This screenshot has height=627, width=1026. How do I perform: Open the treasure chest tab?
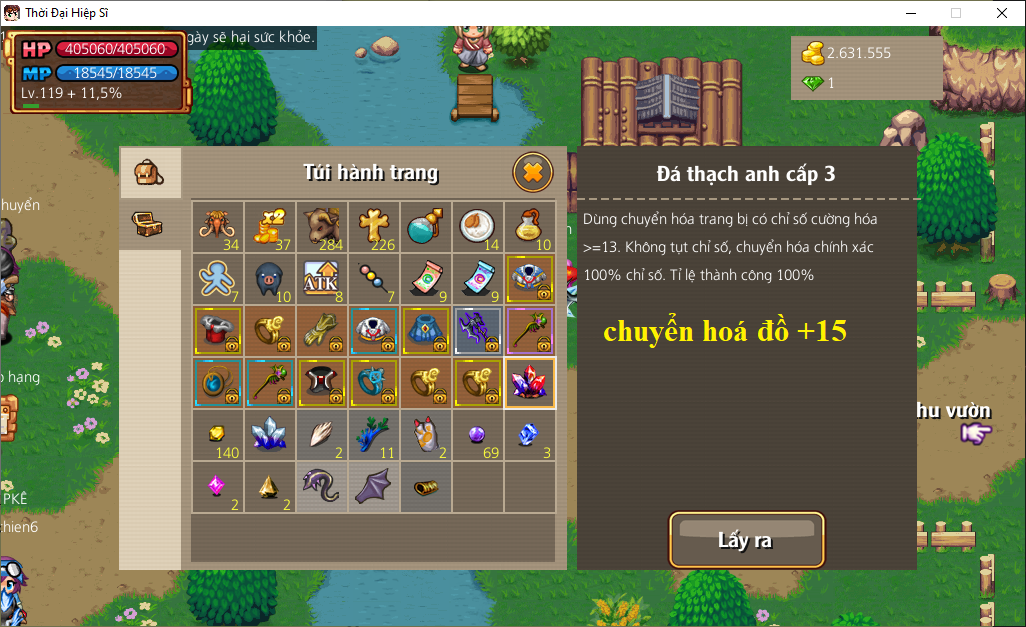150,224
